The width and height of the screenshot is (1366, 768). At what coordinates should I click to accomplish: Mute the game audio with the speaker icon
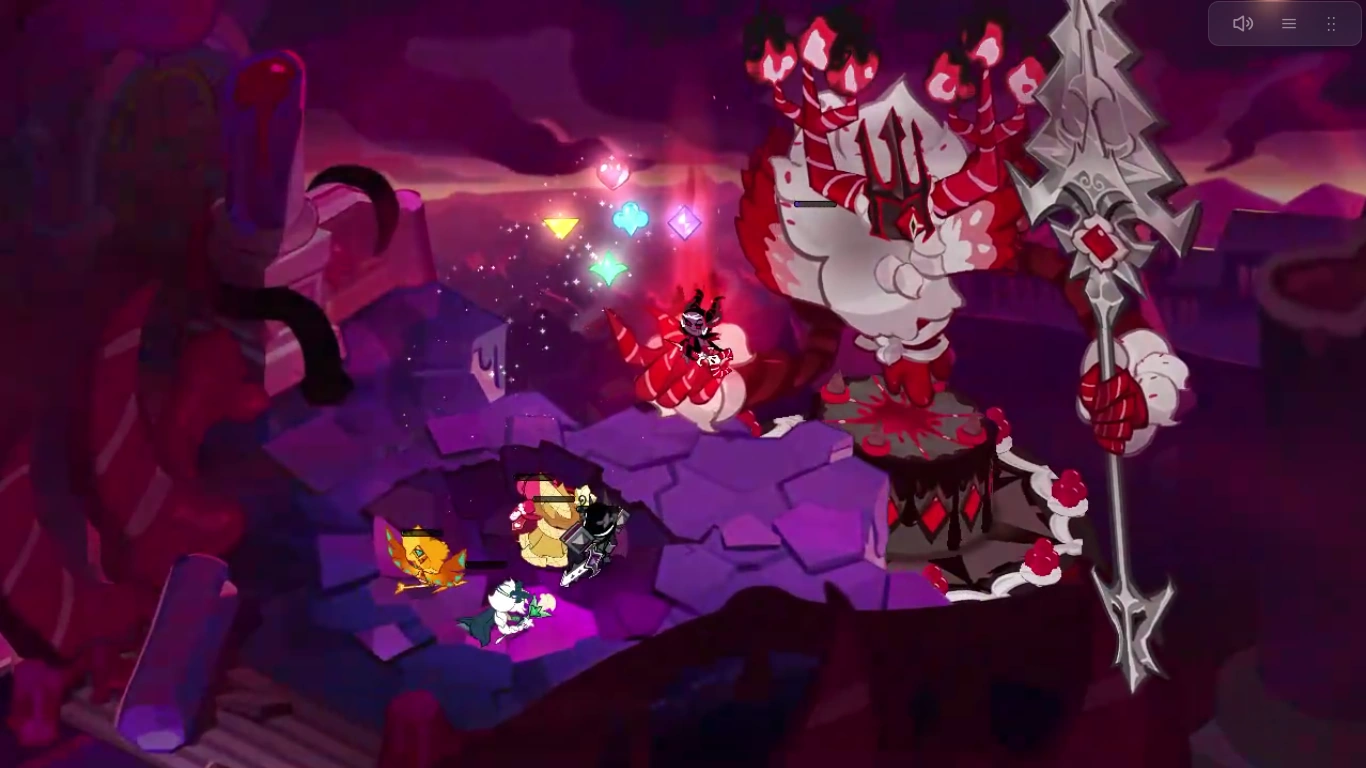(x=1243, y=23)
